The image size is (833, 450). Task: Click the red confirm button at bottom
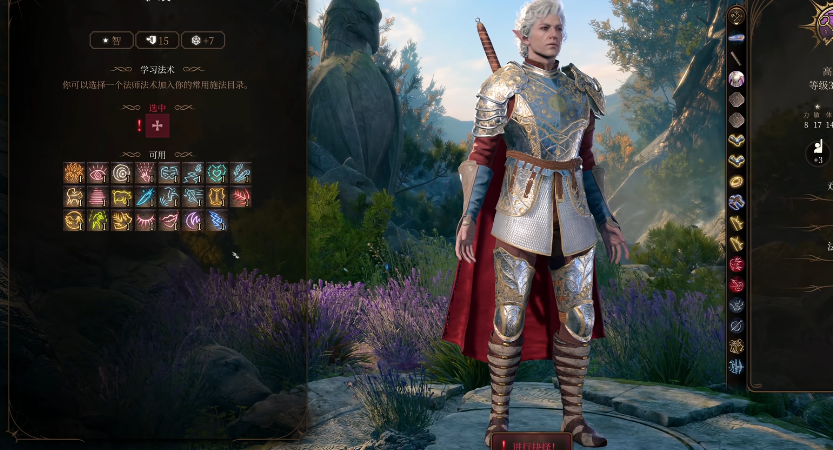530,441
